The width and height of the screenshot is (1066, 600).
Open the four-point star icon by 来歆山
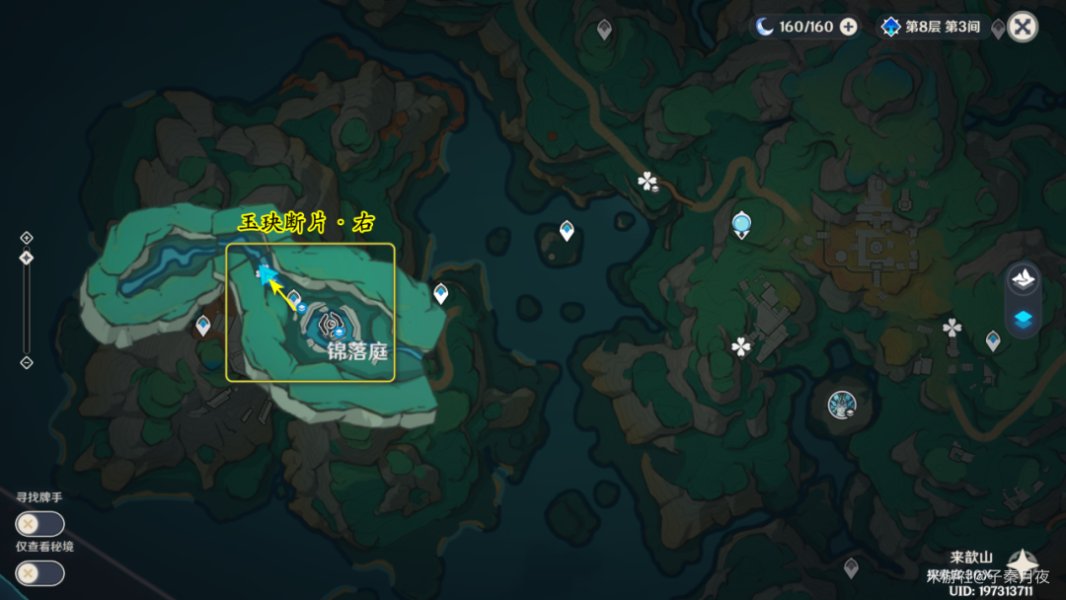[1022, 562]
